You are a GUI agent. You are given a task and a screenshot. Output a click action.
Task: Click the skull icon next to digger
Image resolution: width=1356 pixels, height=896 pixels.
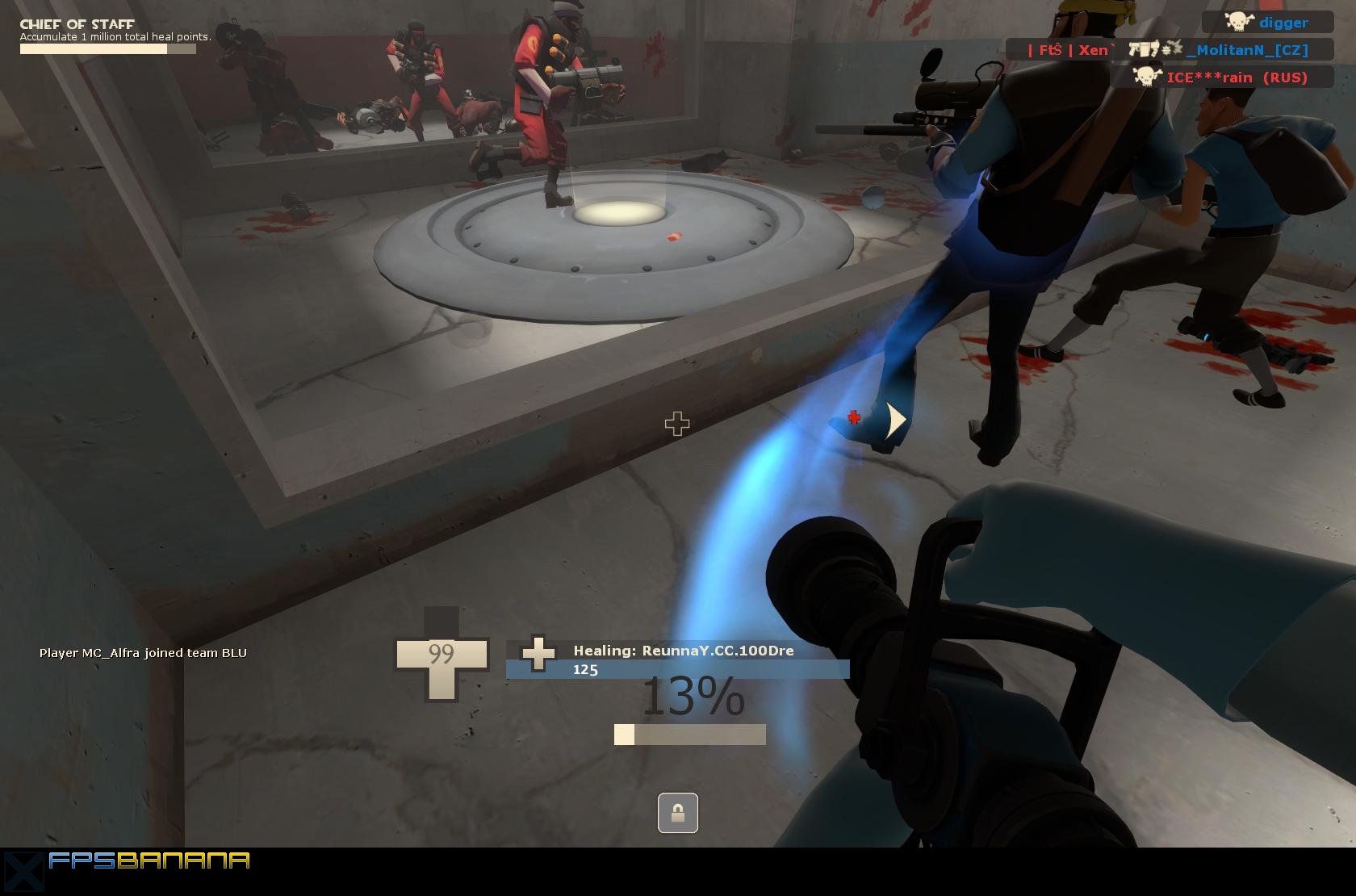(x=1238, y=22)
